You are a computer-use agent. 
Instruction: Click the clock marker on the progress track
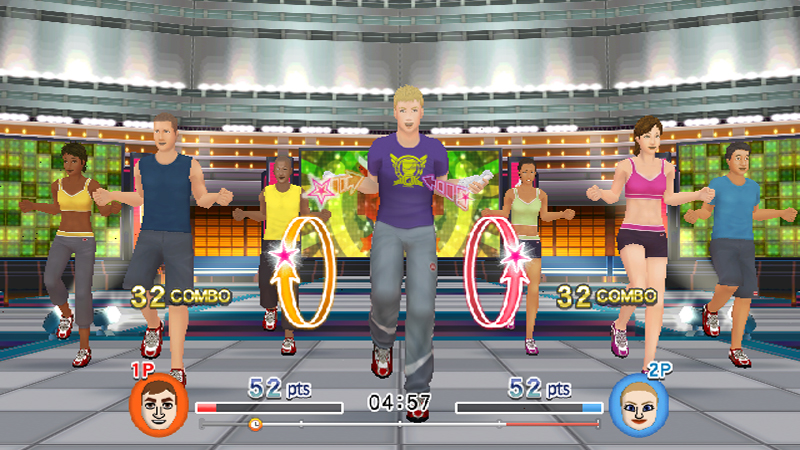click(x=255, y=424)
